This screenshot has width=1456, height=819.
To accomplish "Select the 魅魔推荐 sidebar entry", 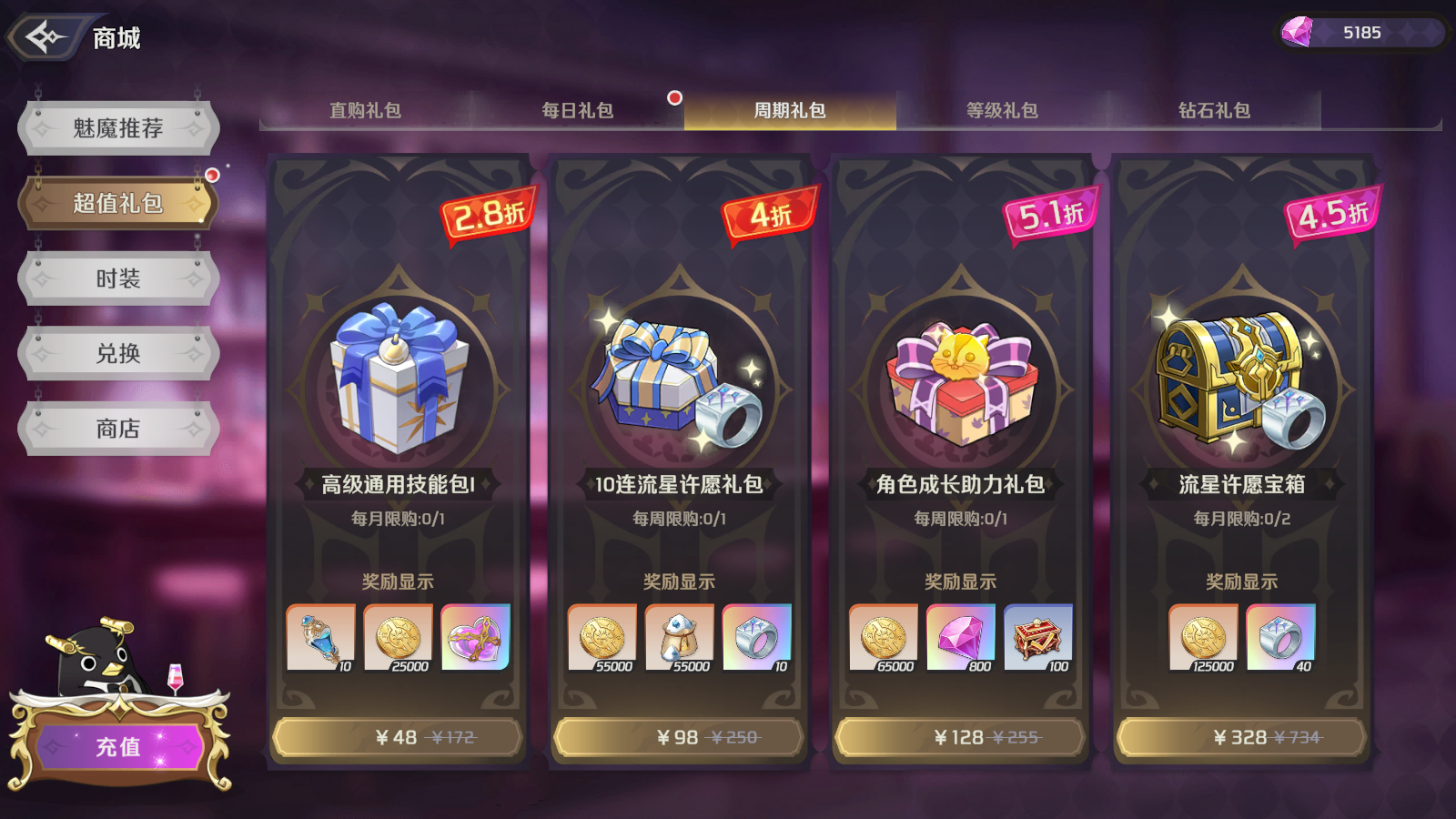I will point(116,126).
